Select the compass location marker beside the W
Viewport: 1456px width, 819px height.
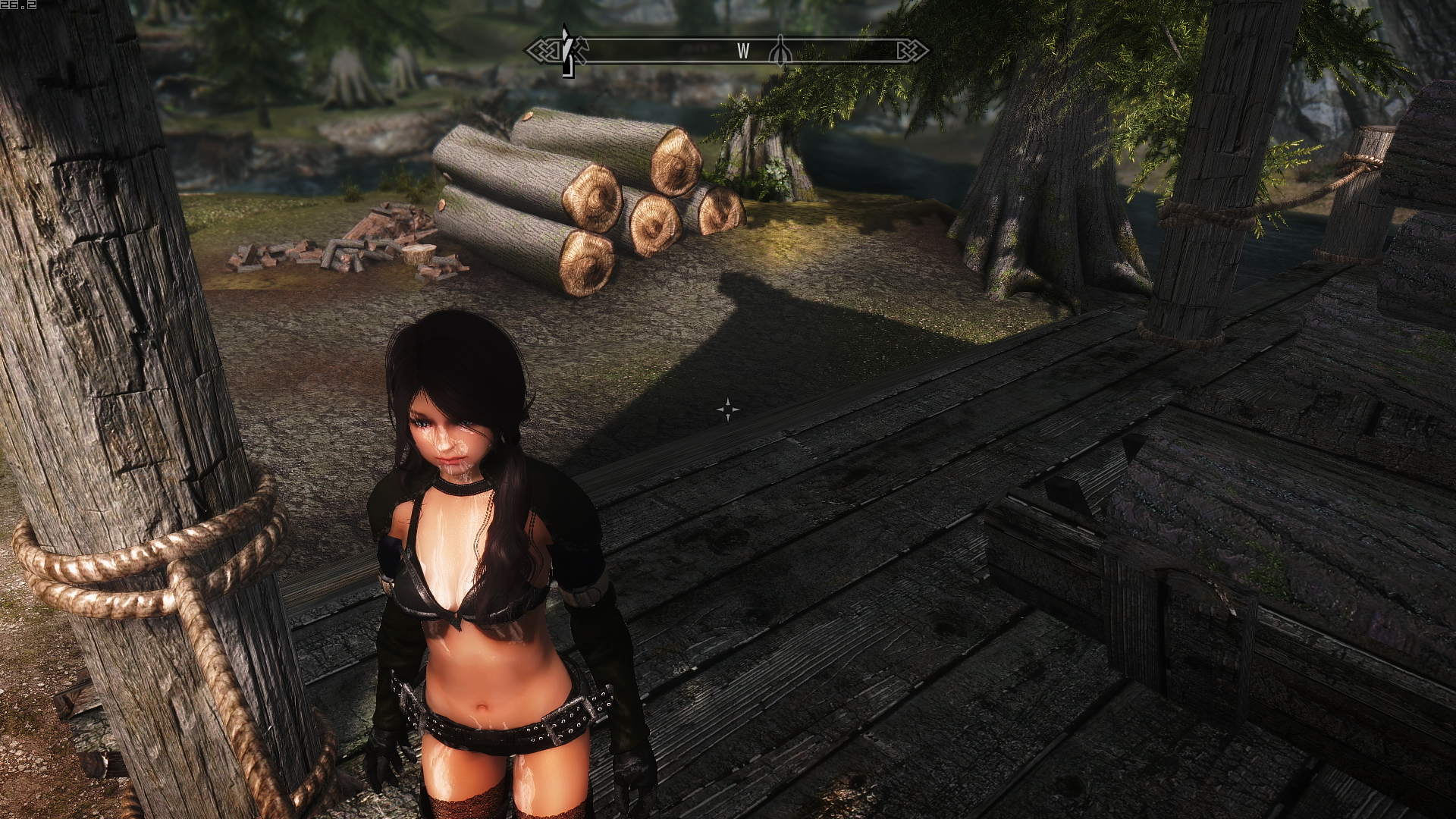[x=782, y=52]
